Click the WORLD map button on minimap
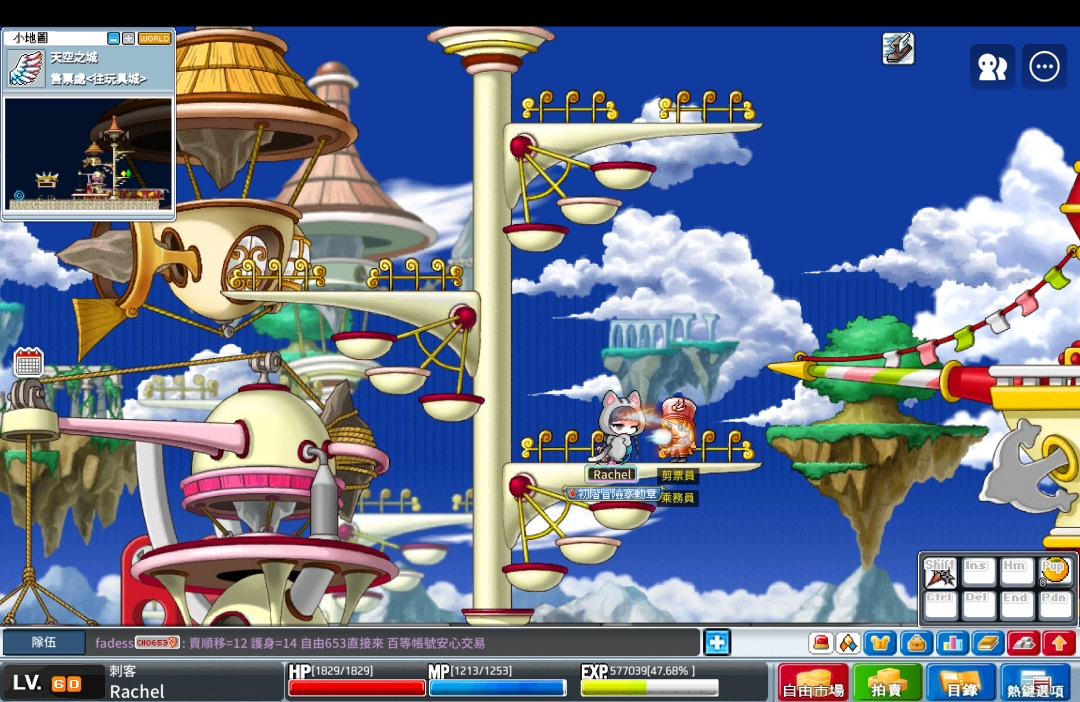Image resolution: width=1080 pixels, height=702 pixels. point(155,38)
